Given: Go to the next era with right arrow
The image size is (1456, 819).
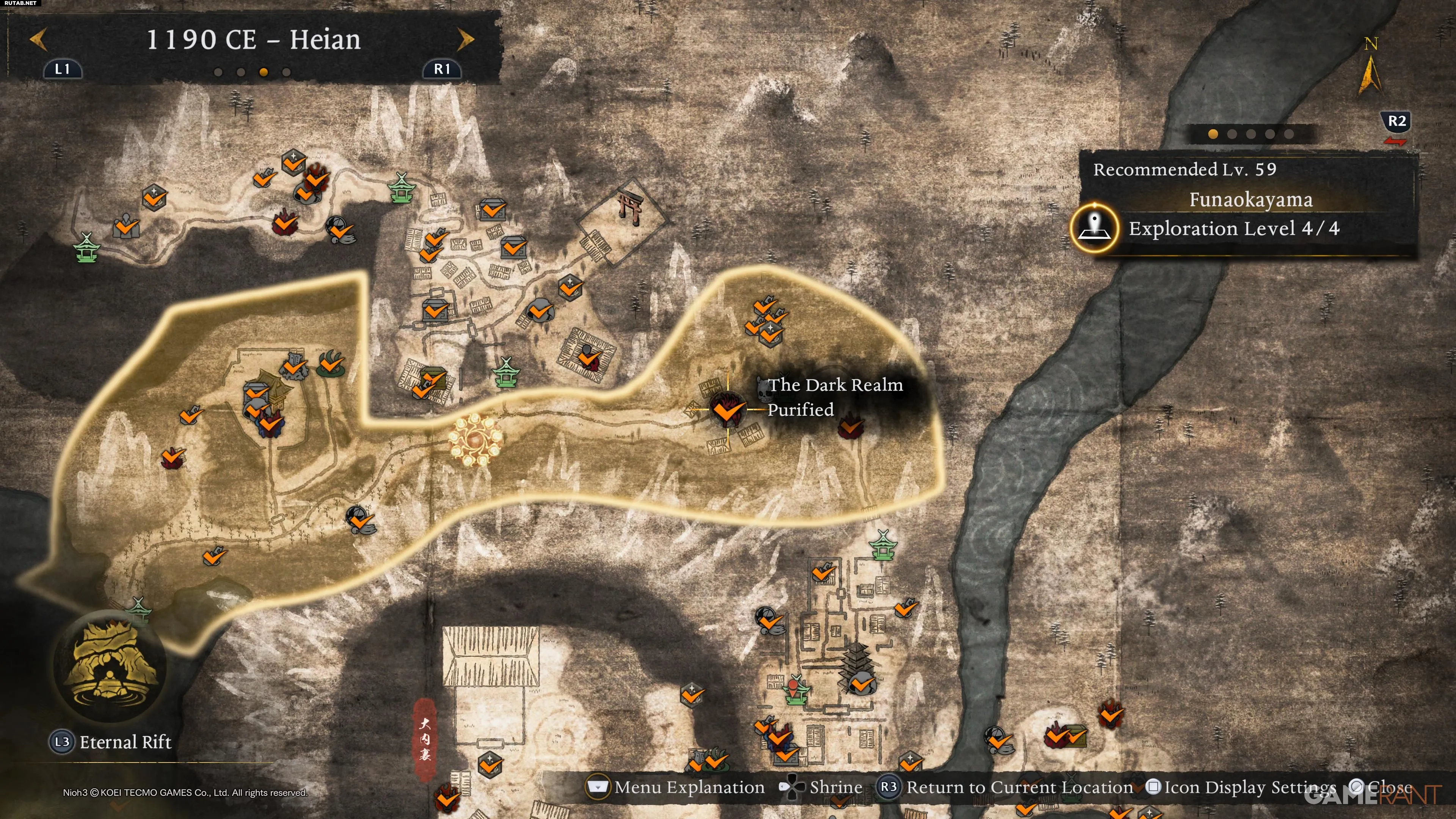Looking at the screenshot, I should click(x=465, y=40).
